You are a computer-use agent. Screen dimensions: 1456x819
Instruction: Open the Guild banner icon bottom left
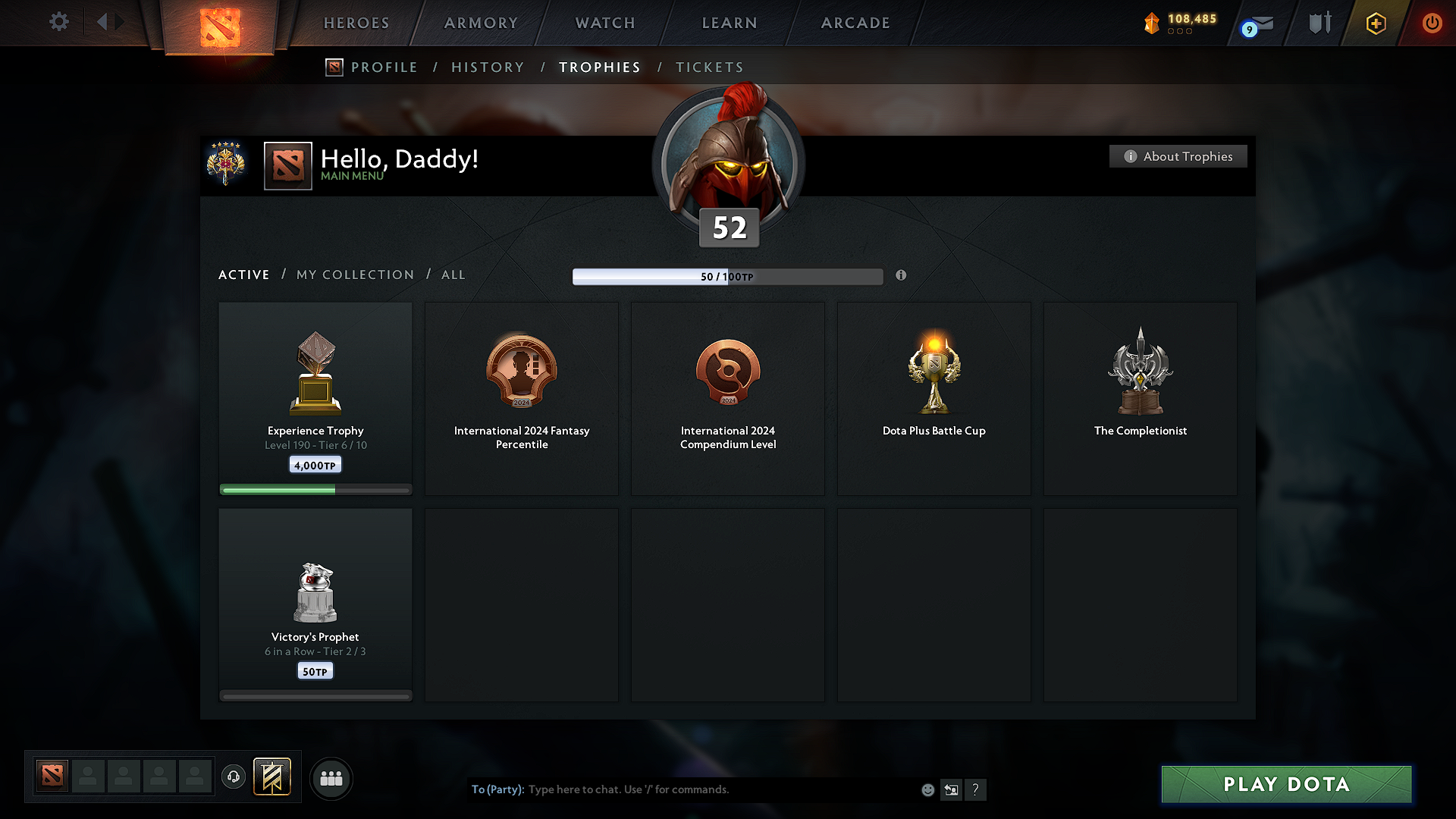click(273, 777)
